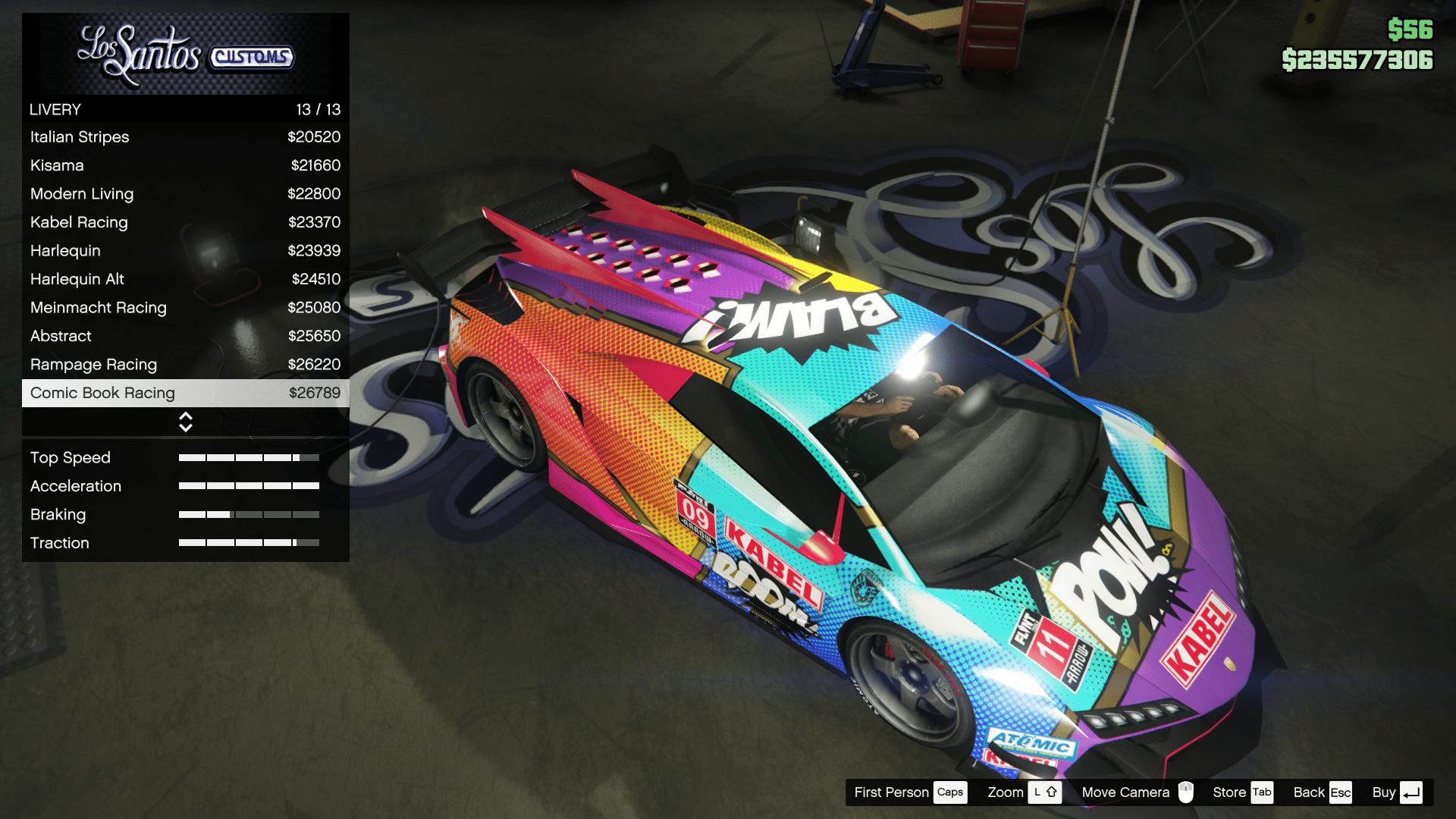Select the Rampage Racing price of $26220
Viewport: 1456px width, 819px height.
click(x=314, y=364)
